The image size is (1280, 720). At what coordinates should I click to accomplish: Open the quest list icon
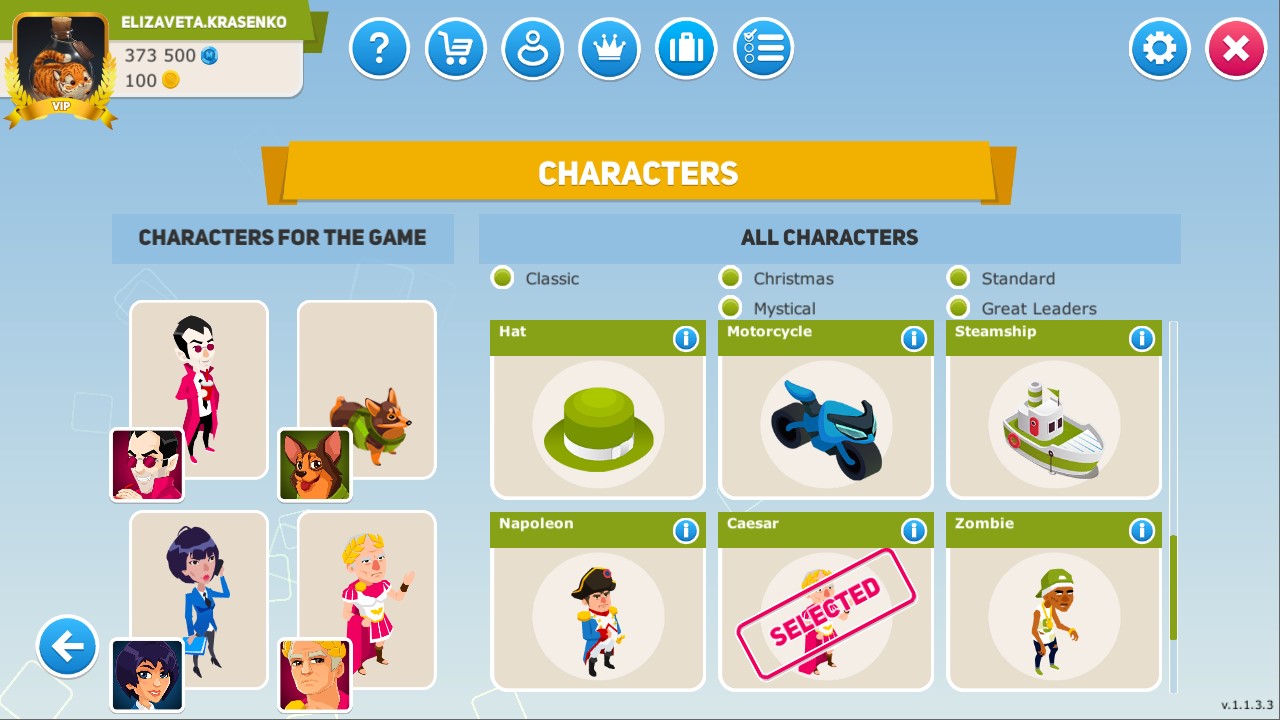point(763,48)
